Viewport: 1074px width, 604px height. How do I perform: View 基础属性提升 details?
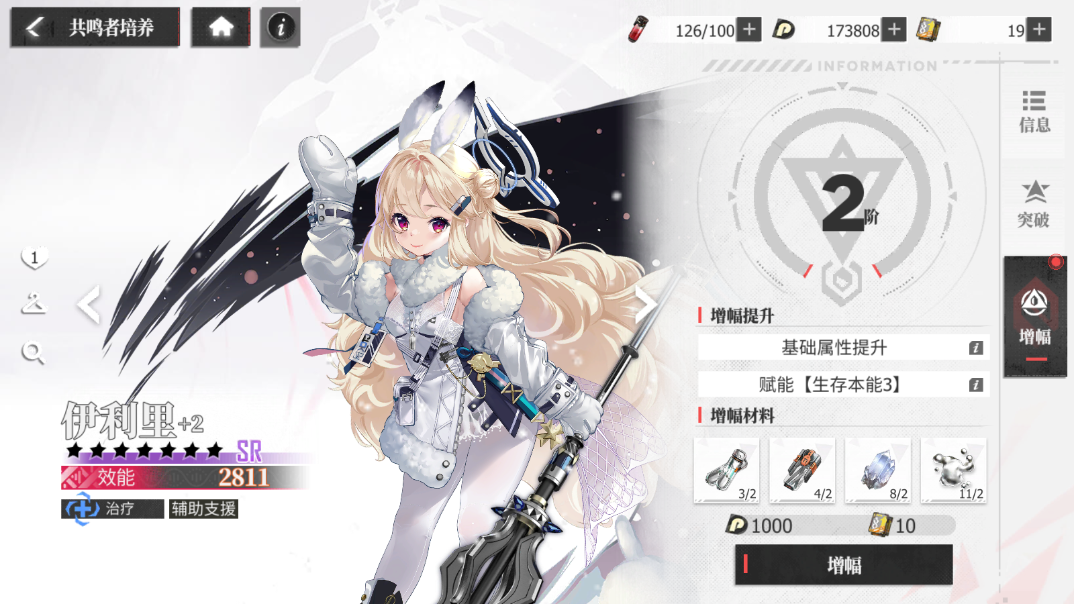(976, 348)
